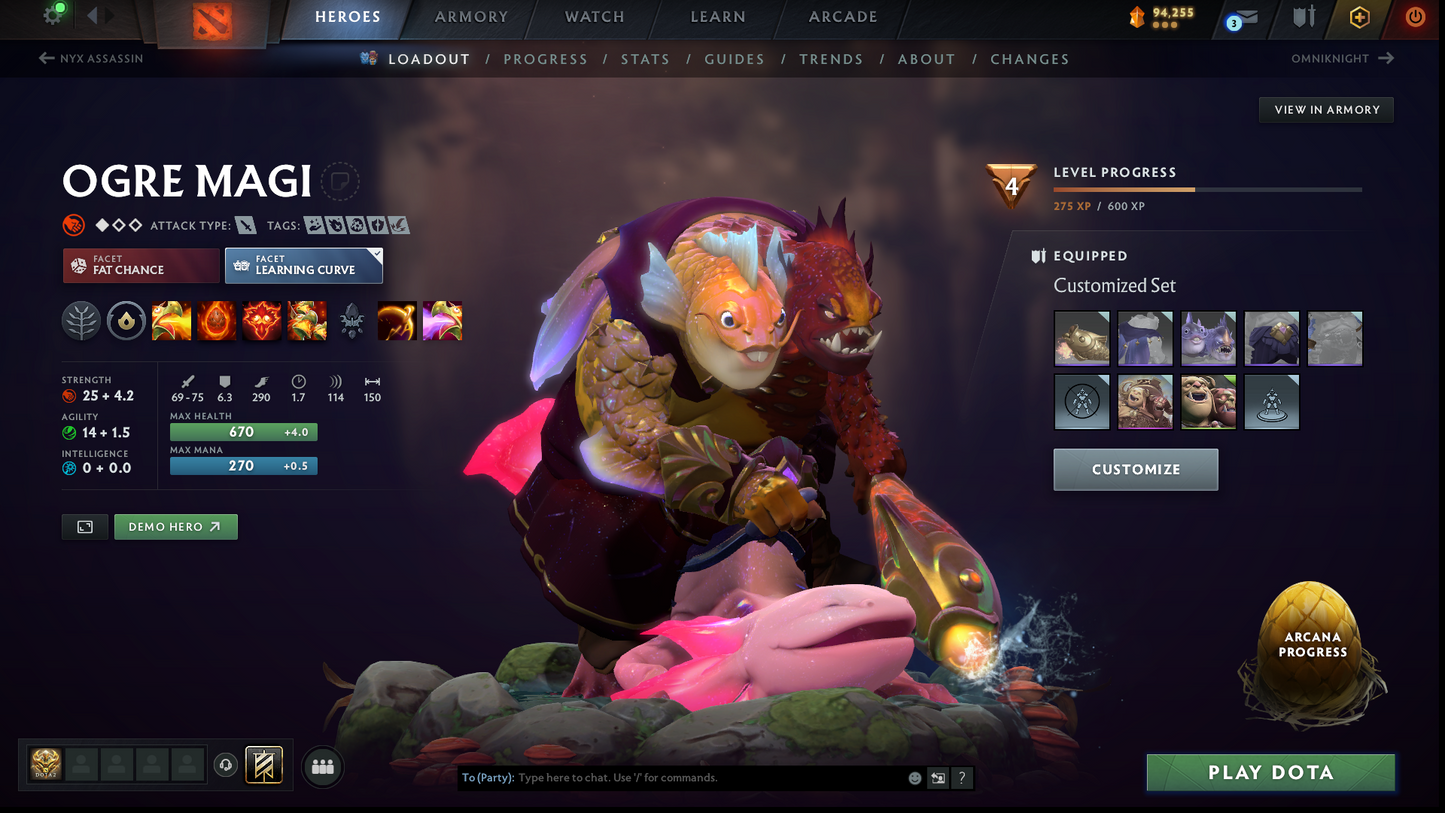This screenshot has height=813, width=1445.
Task: Open the ARCADE section
Action: click(x=843, y=17)
